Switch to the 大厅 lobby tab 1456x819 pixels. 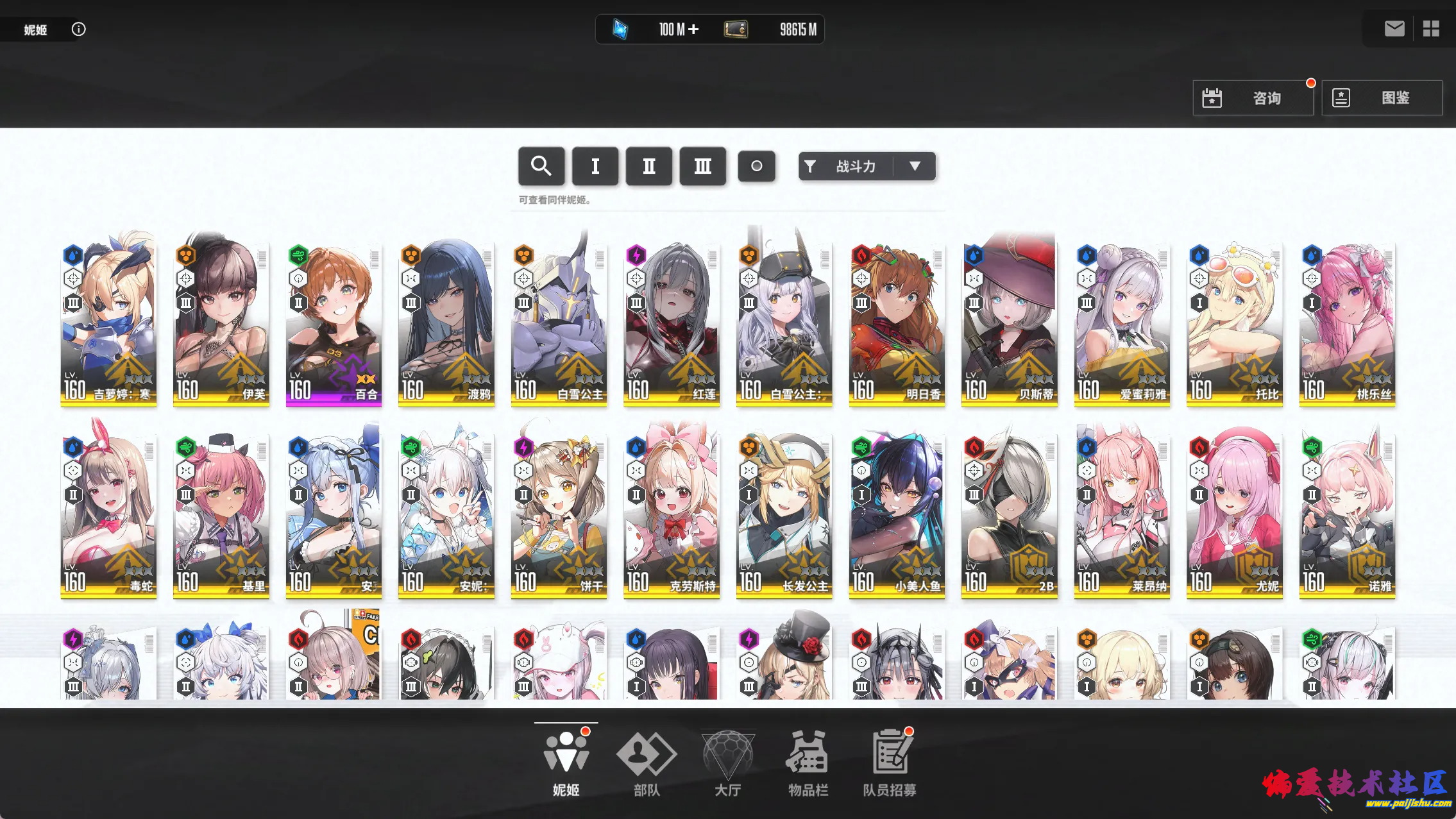[727, 757]
